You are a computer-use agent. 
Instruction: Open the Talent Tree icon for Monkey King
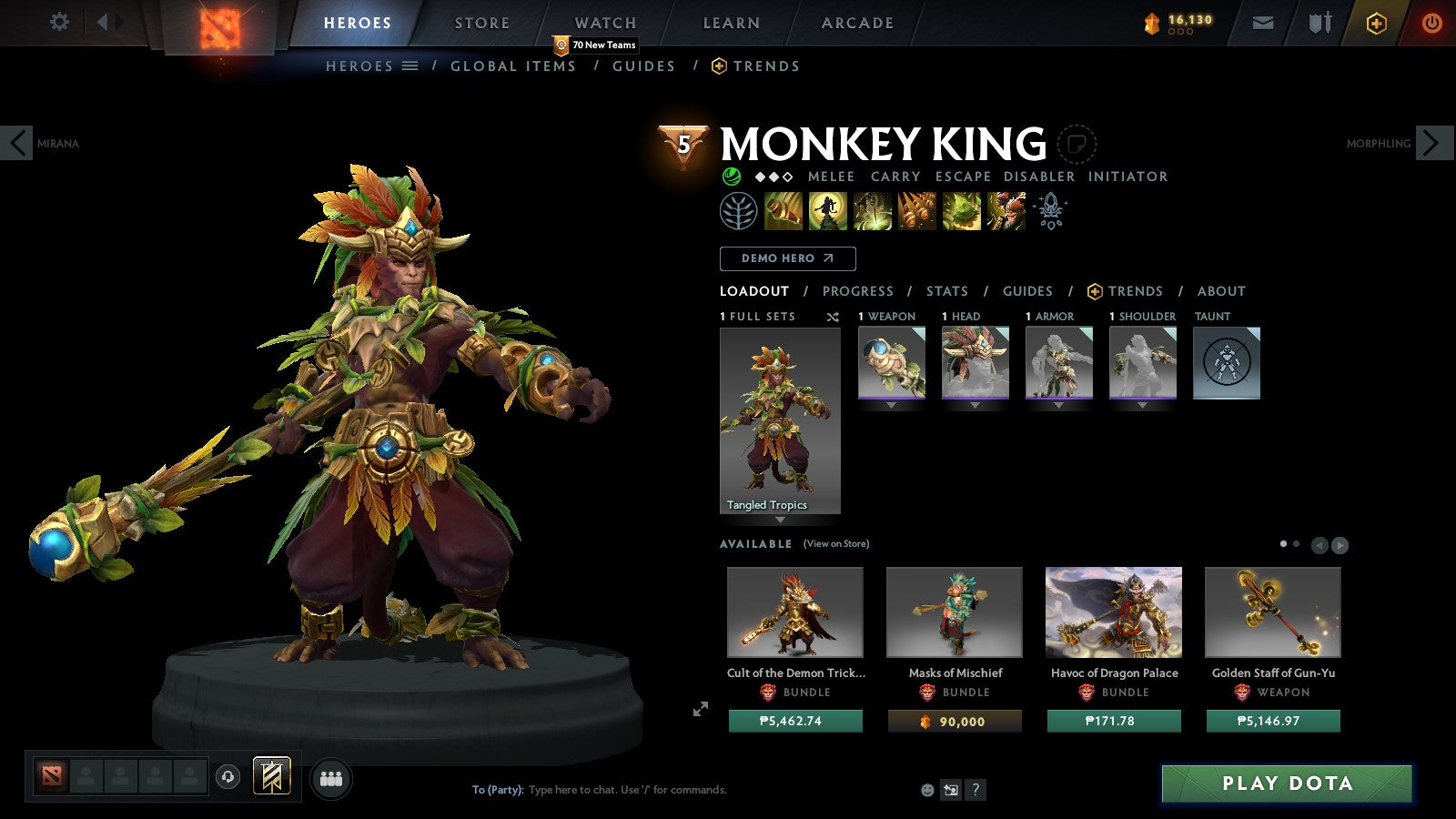pos(739,210)
